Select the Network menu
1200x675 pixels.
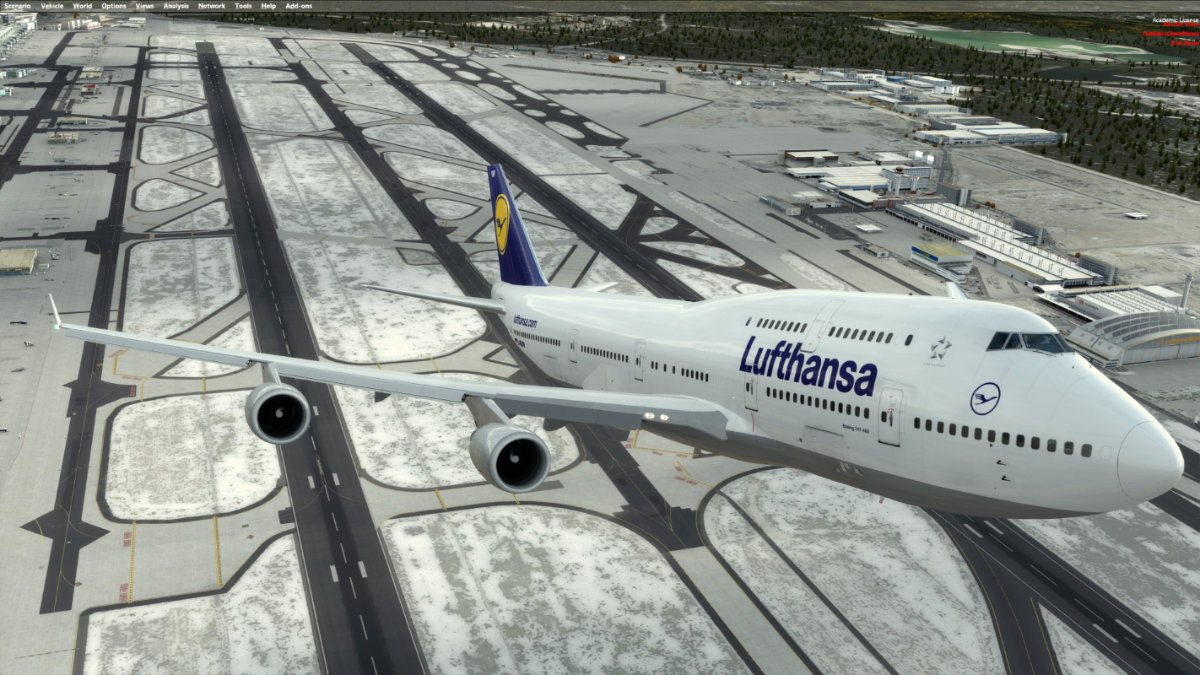tap(211, 6)
